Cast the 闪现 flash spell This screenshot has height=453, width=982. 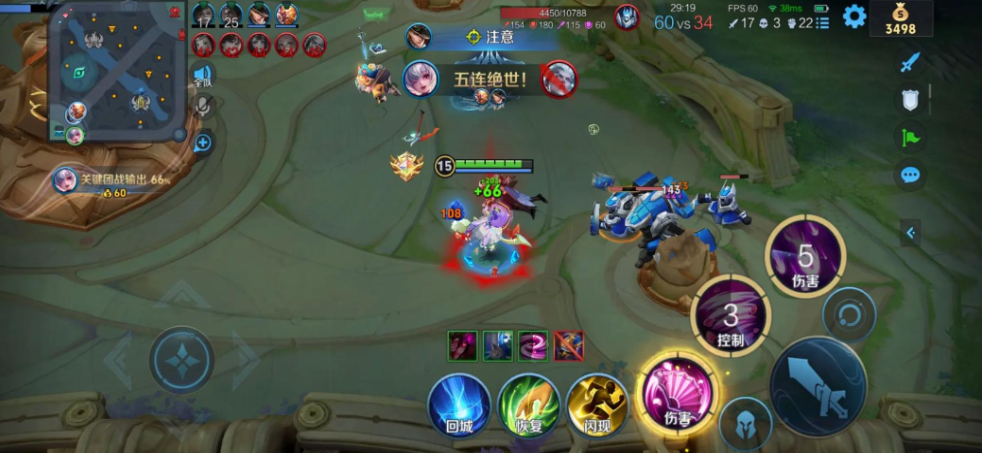597,404
